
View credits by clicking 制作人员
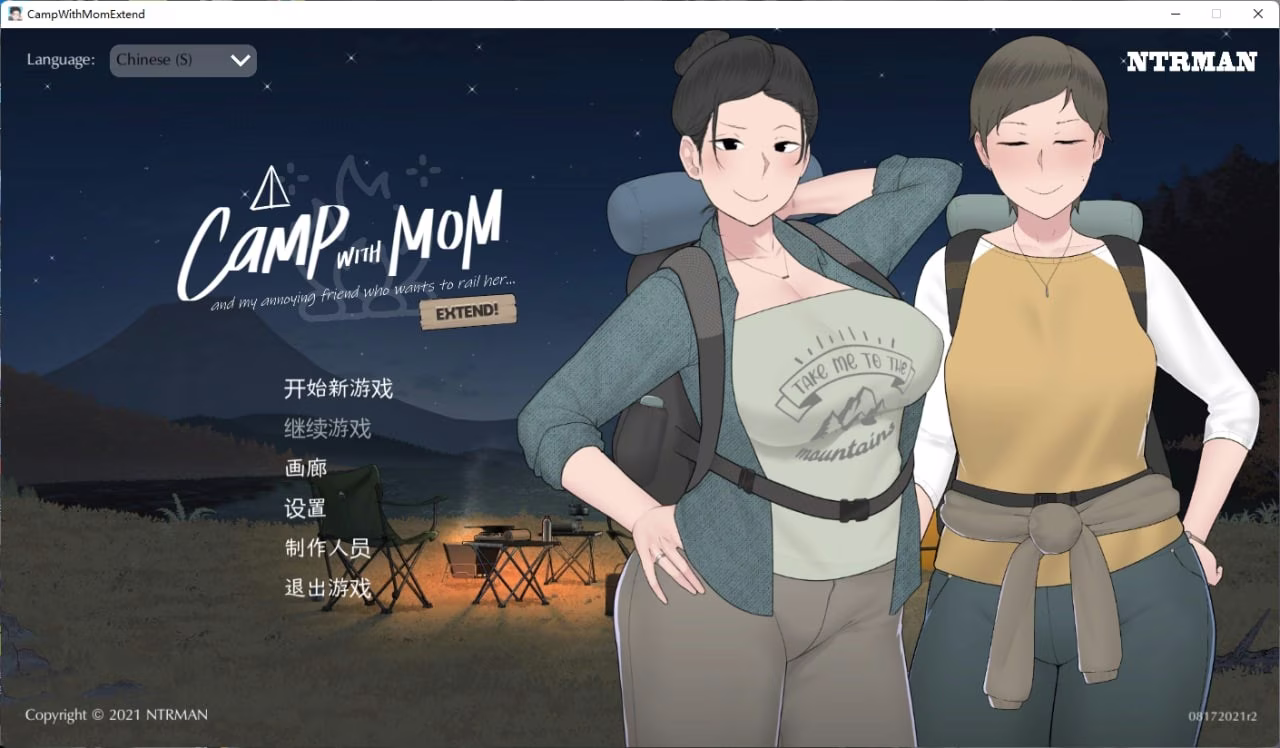click(325, 548)
